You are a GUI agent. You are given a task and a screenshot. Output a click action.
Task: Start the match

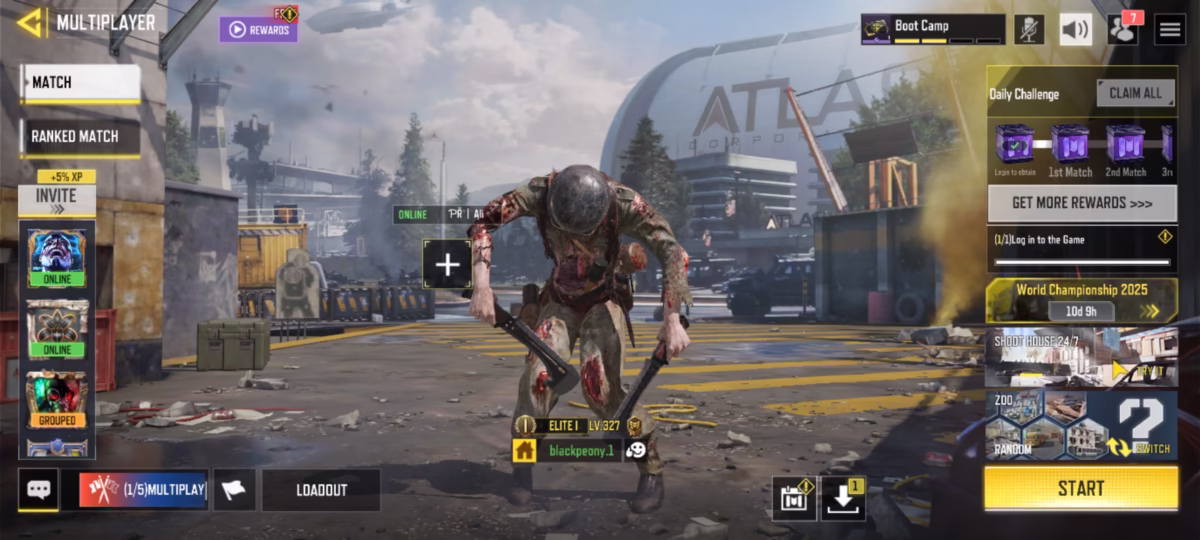pos(1081,488)
